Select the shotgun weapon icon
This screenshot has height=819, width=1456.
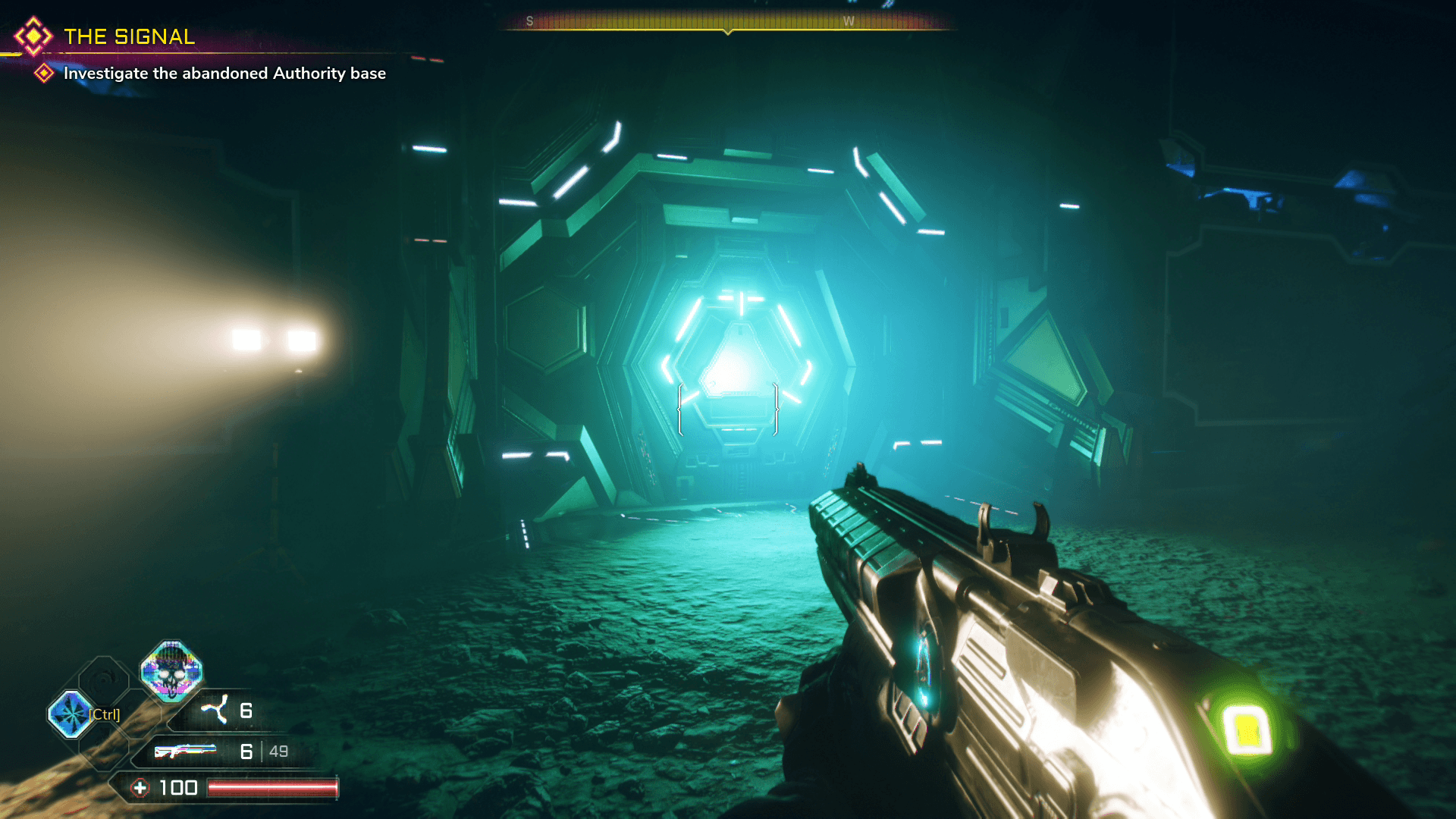(186, 751)
